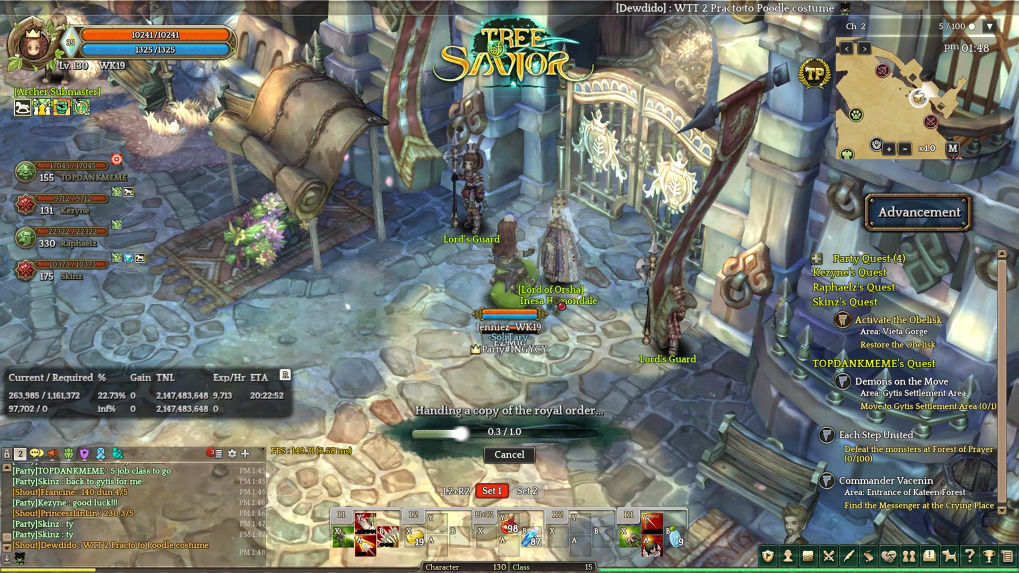Viewport: 1019px width, 573px height.
Task: Switch hotbar to Set 1
Action: coord(491,491)
